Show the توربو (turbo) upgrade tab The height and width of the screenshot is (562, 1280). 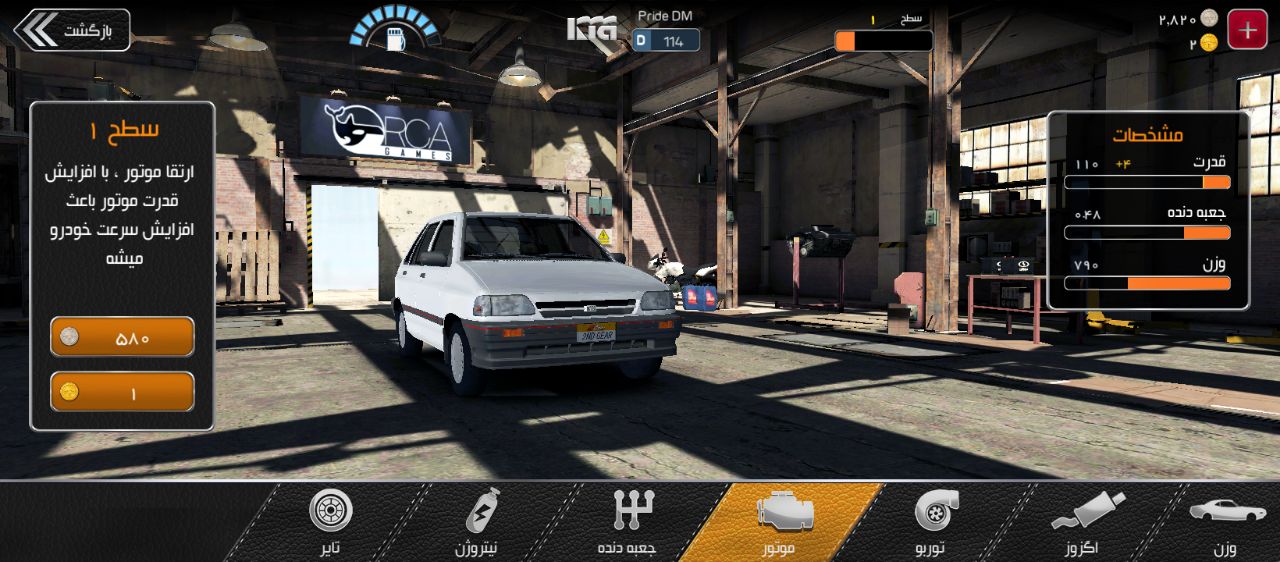[937, 522]
